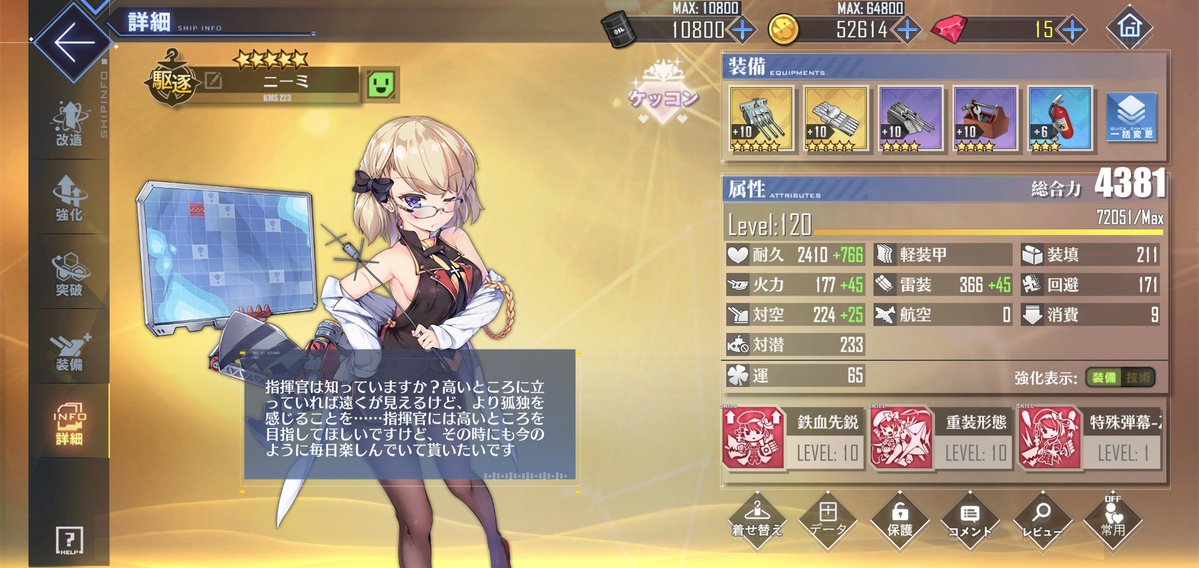Open the 一括変更 quick equip button

coord(1132,118)
